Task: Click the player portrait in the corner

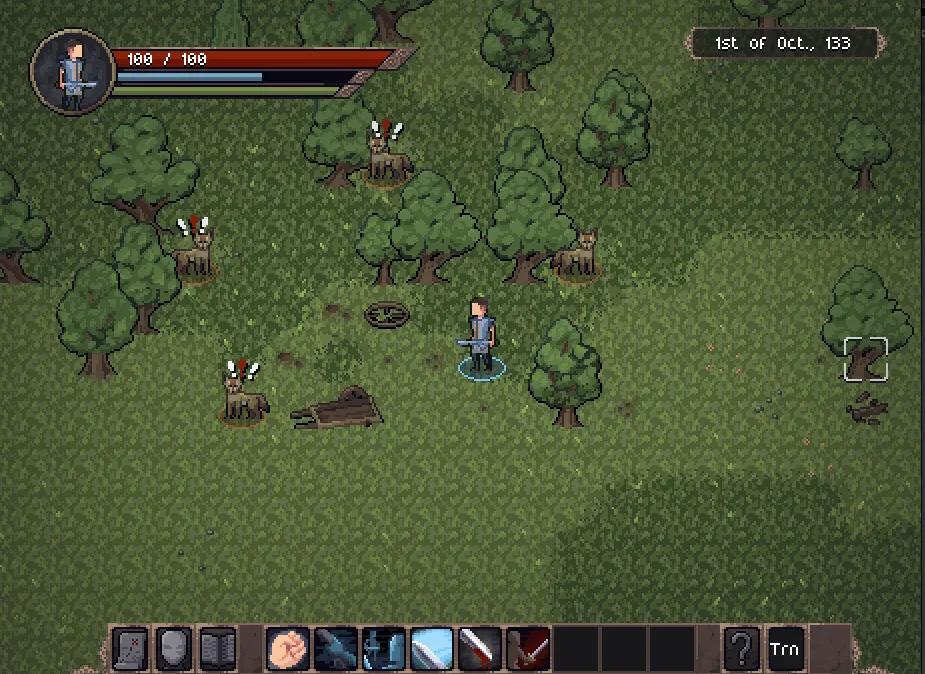Action: (72, 70)
